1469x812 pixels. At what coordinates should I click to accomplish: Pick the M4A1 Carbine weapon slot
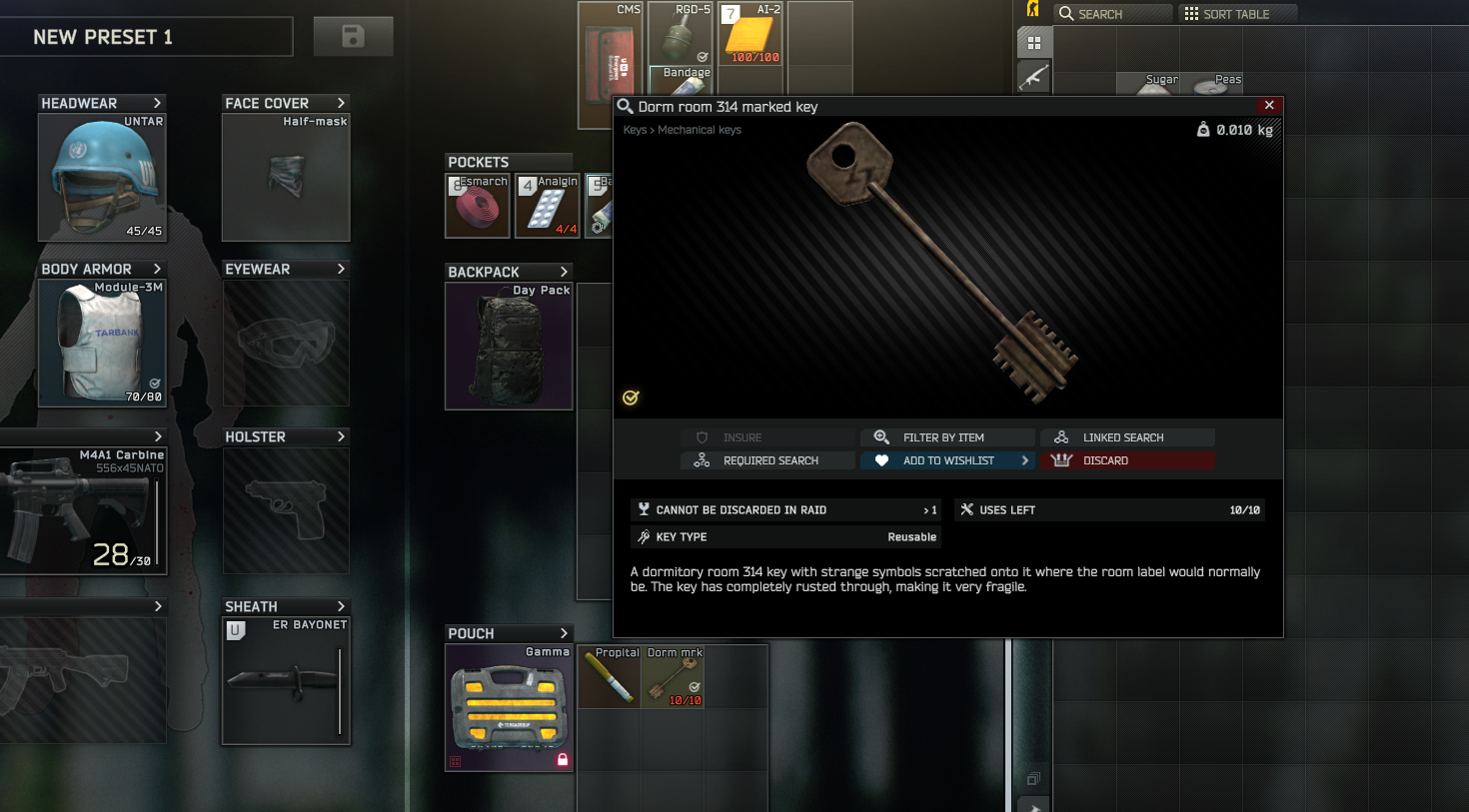[82, 510]
